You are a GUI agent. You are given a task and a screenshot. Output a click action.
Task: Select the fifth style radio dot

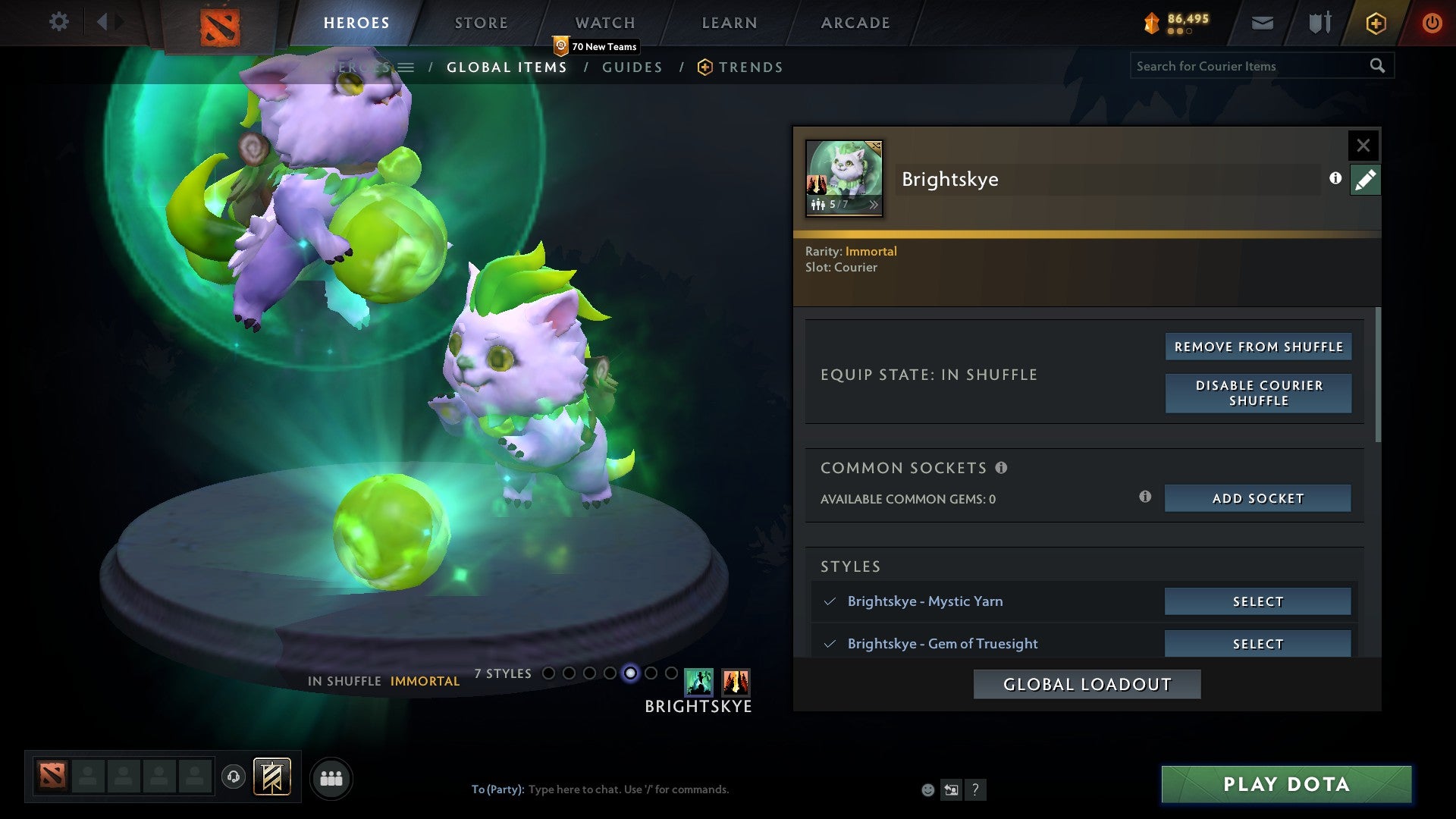(629, 673)
